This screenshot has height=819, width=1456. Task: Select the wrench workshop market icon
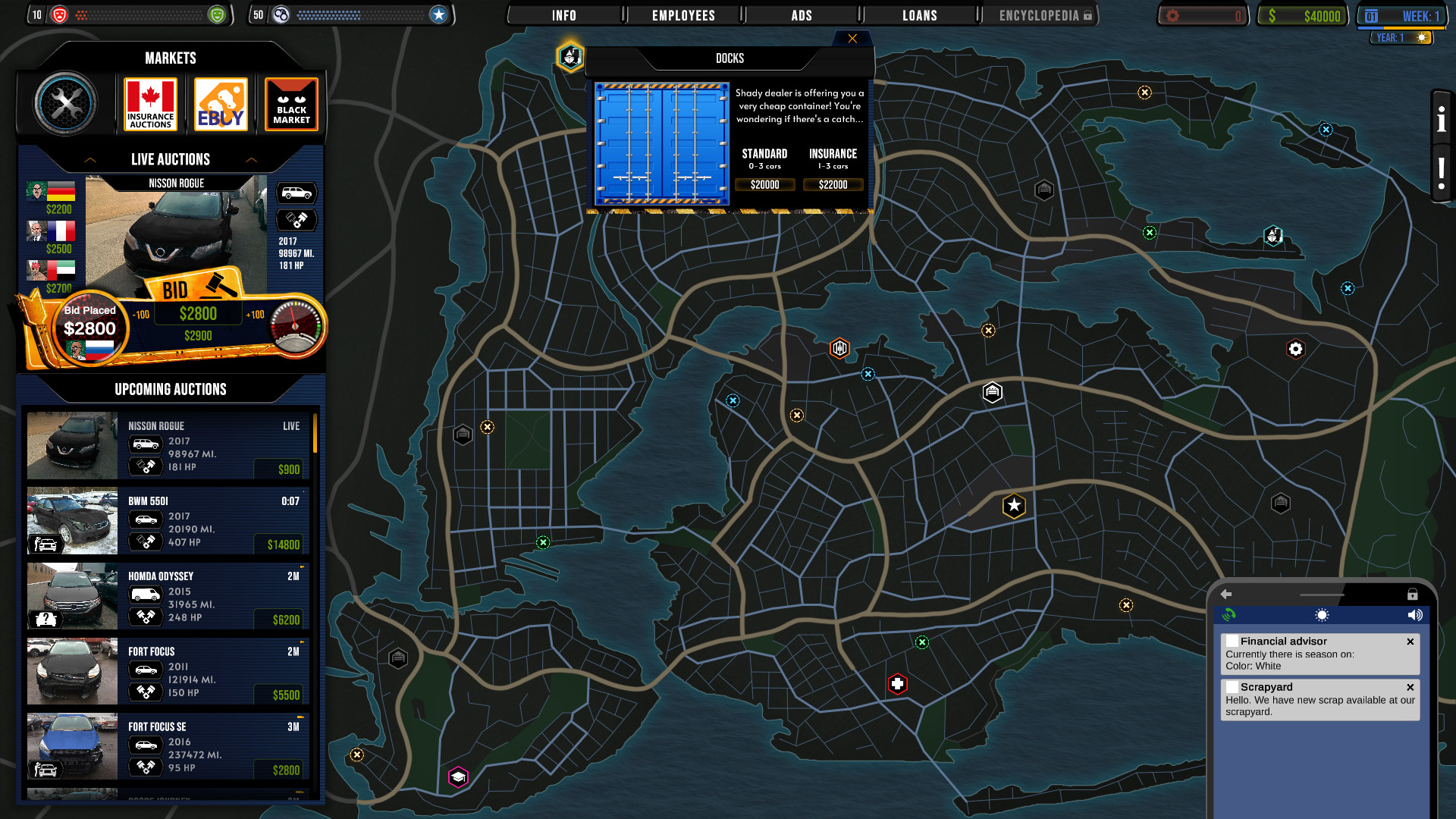coord(67,103)
